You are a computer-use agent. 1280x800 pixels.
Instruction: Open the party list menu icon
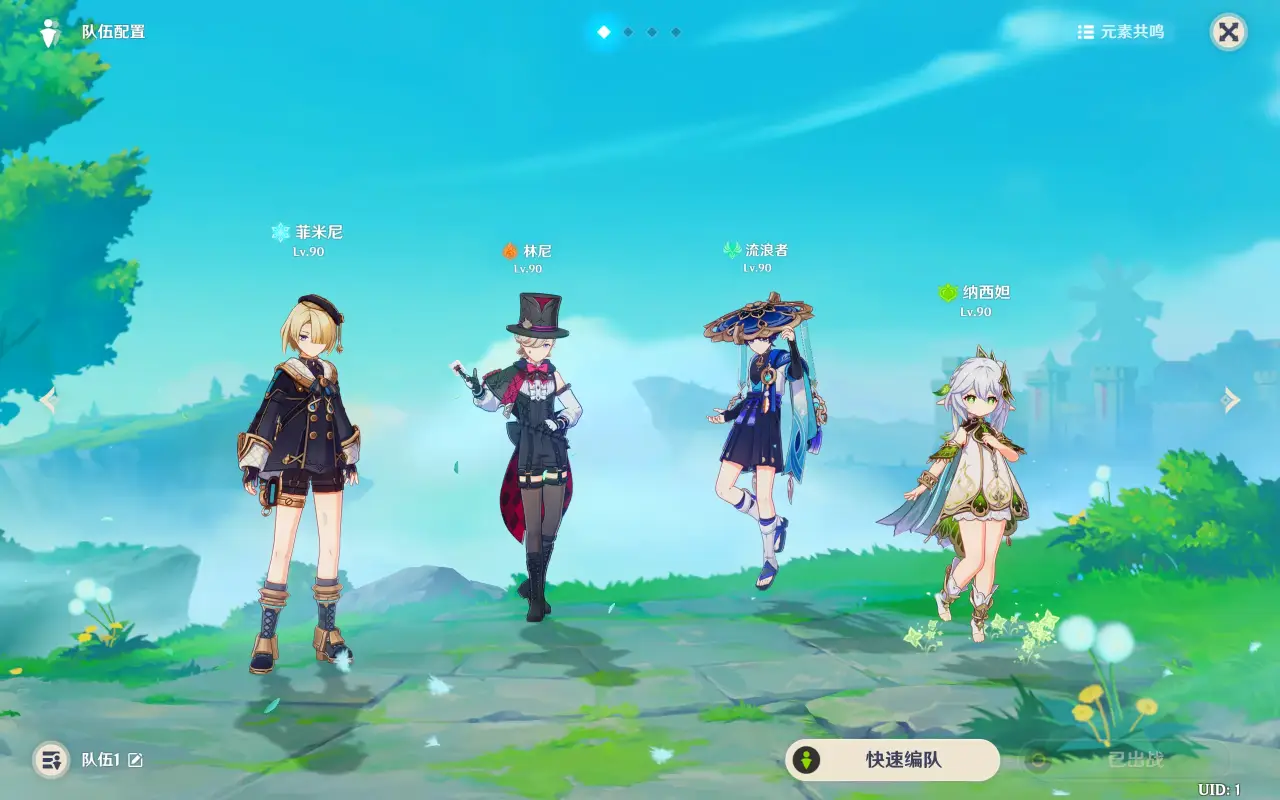51,760
